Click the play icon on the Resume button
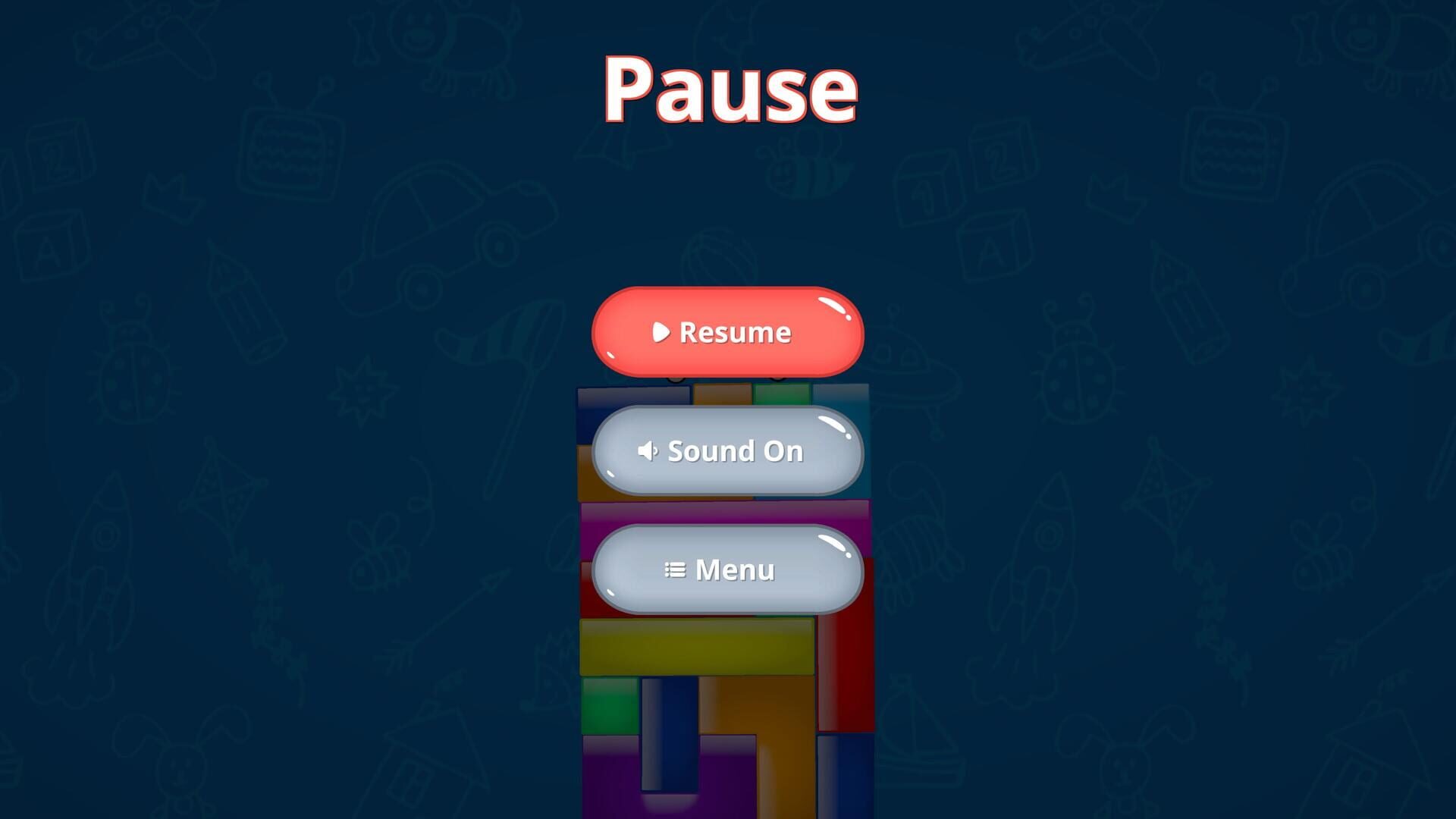1456x819 pixels. coord(661,331)
